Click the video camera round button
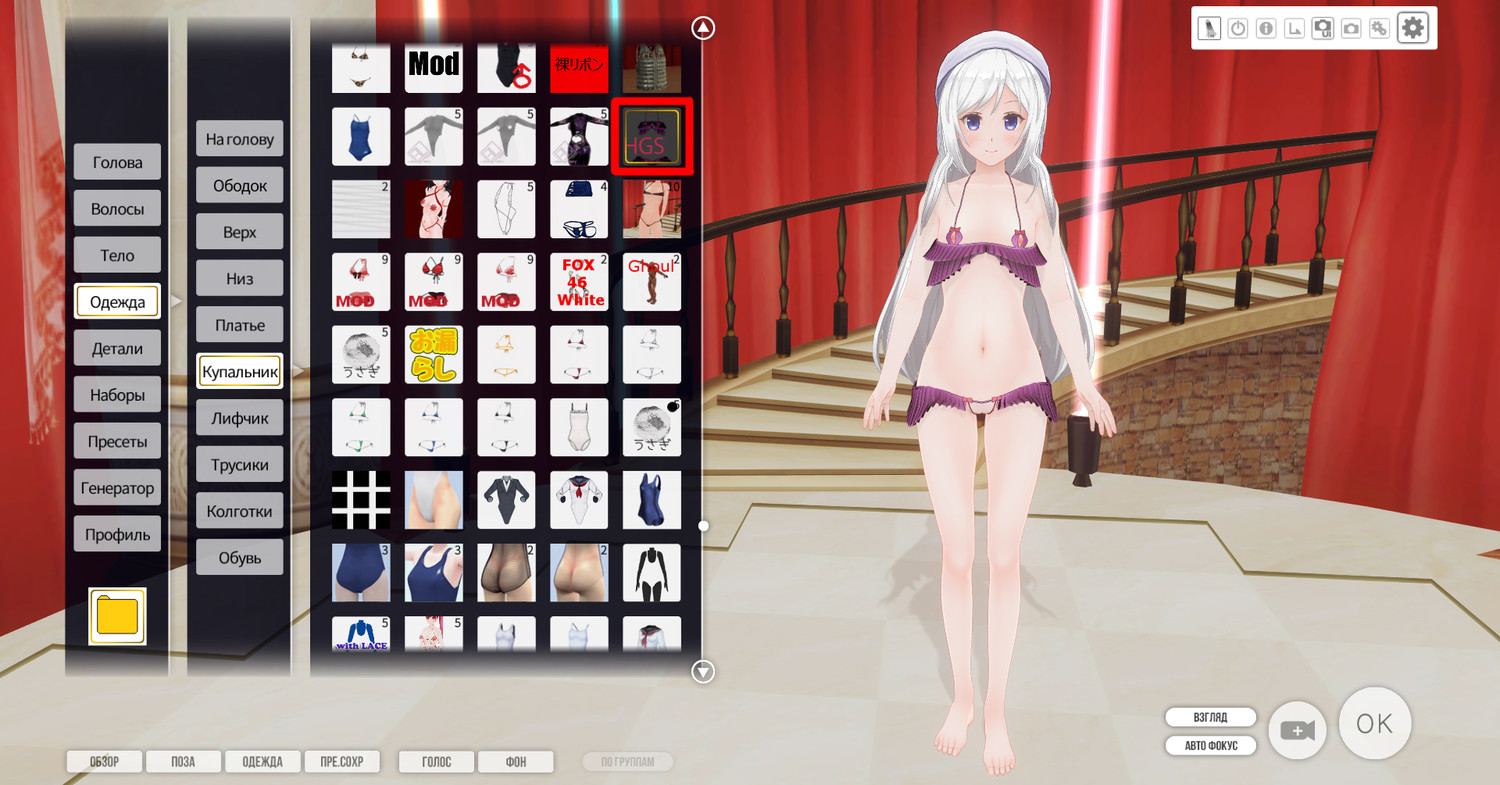 pyautogui.click(x=1297, y=731)
